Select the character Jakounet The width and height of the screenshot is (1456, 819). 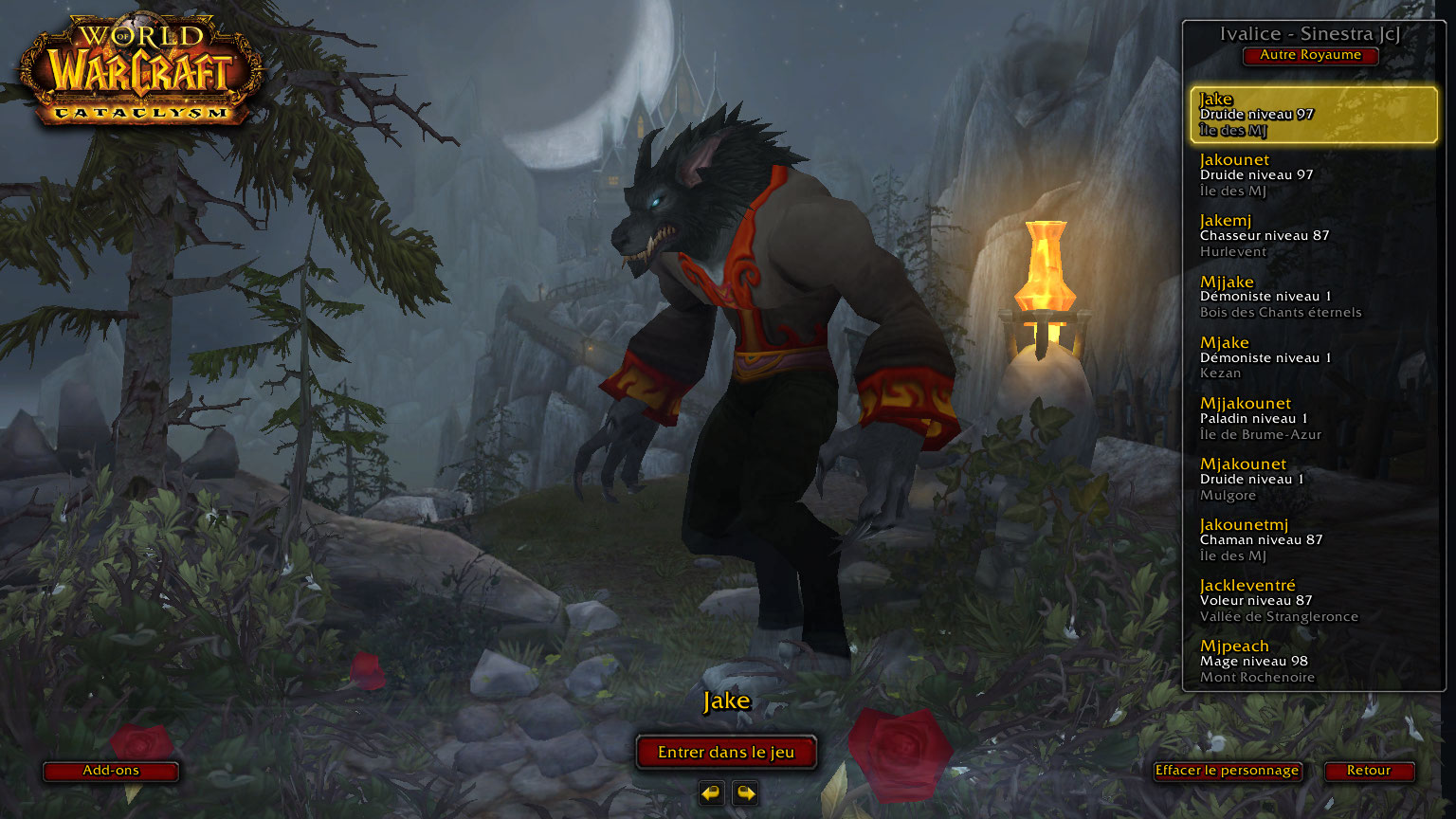click(1313, 175)
